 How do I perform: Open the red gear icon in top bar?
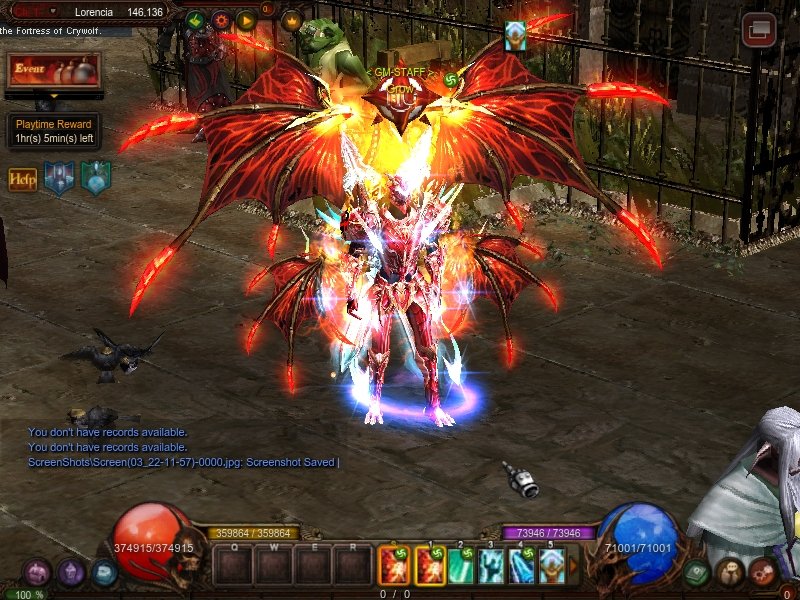point(221,19)
